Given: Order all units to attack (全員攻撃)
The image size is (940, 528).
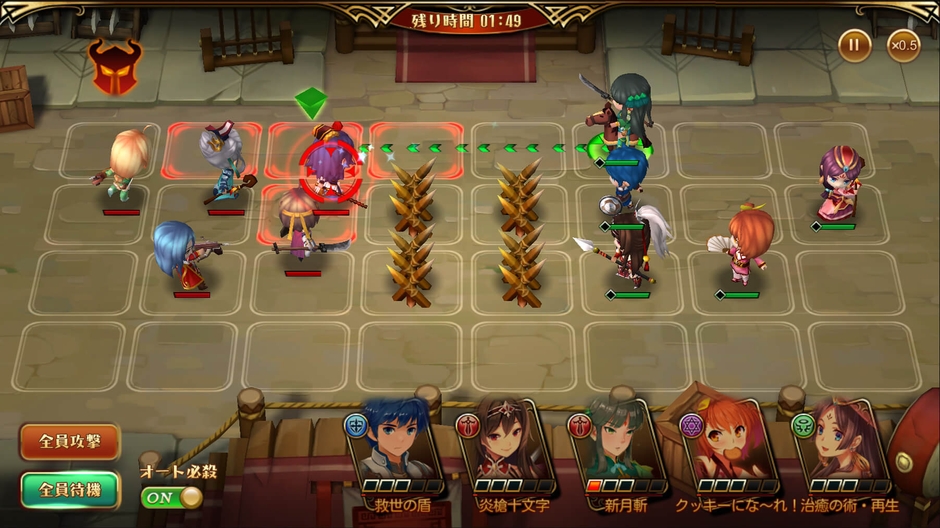Looking at the screenshot, I should point(69,442).
